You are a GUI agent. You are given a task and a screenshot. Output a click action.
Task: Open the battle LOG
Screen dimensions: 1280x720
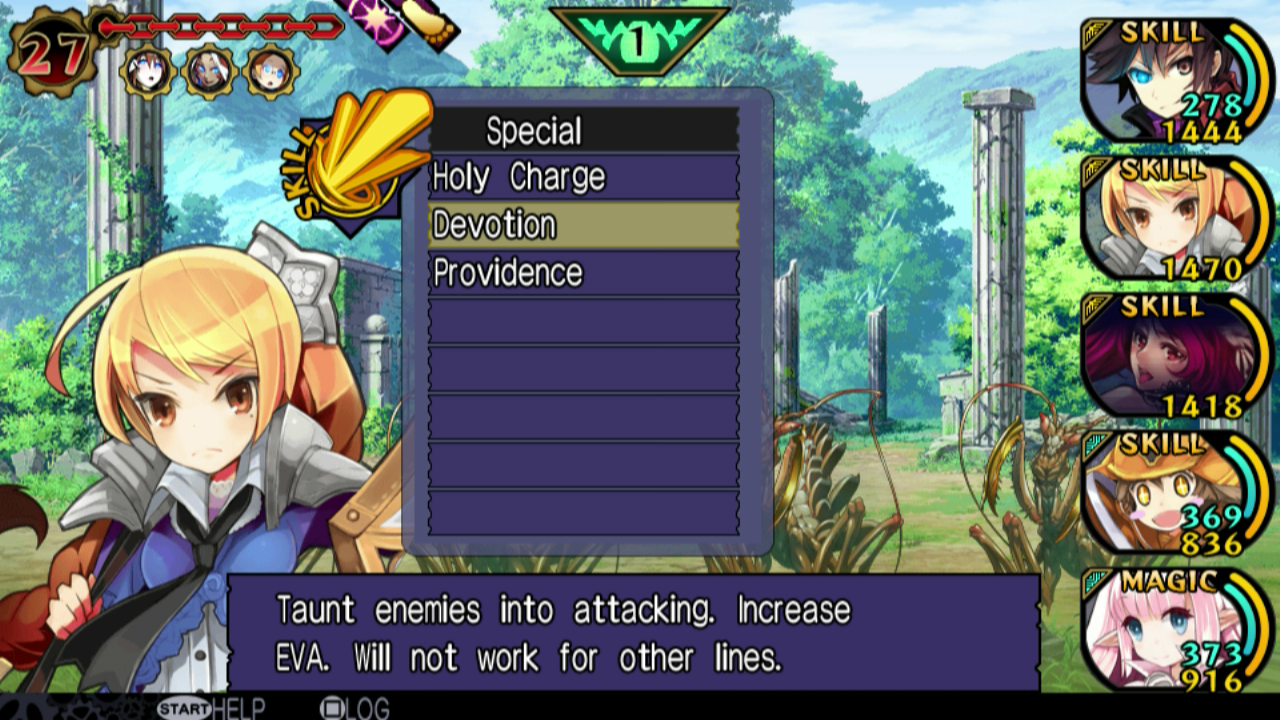[x=354, y=708]
